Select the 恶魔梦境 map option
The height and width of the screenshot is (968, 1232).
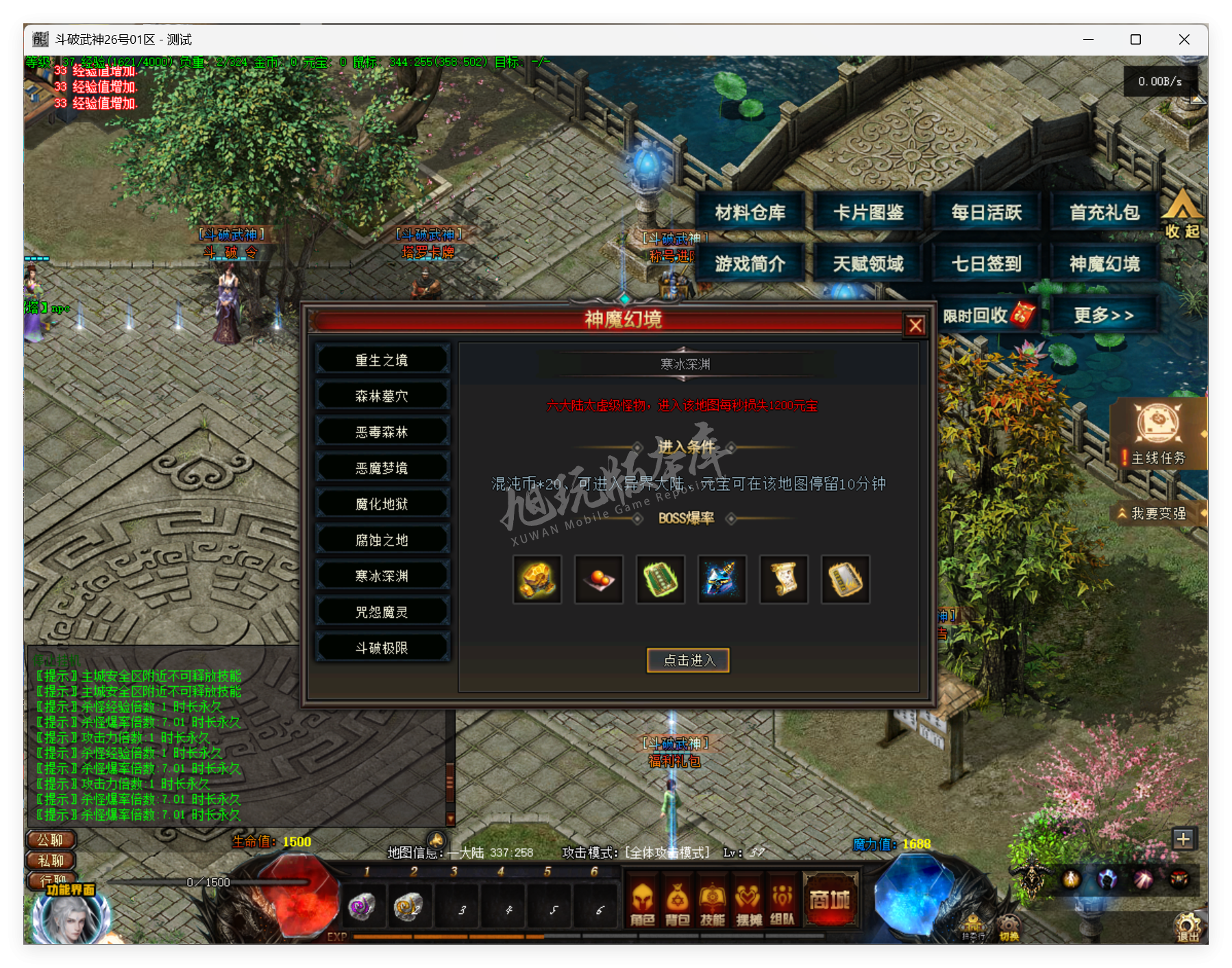(x=382, y=468)
